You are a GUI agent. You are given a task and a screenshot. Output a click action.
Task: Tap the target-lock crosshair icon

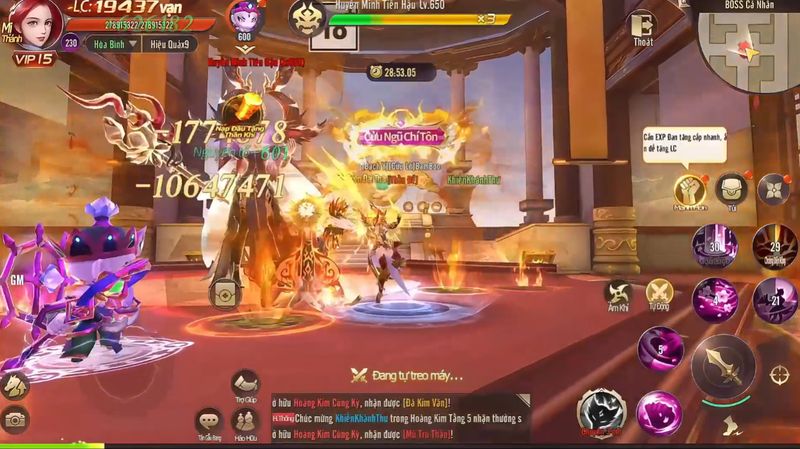pyautogui.click(x=779, y=373)
